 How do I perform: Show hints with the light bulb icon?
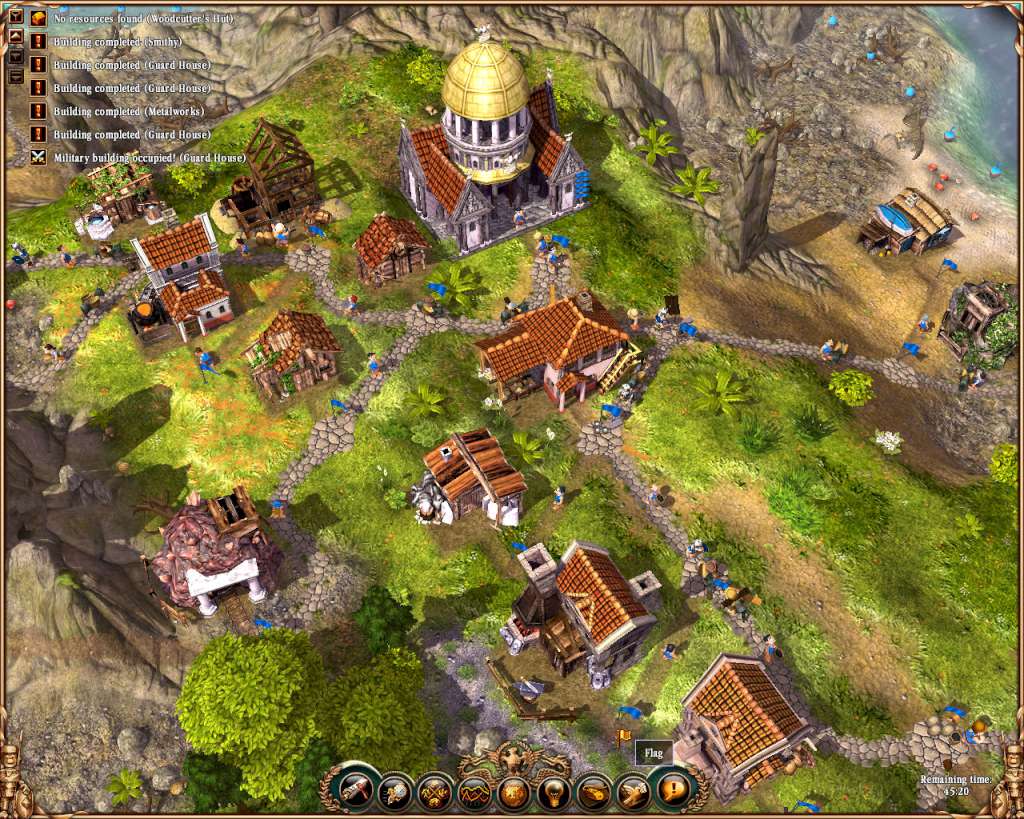click(554, 792)
